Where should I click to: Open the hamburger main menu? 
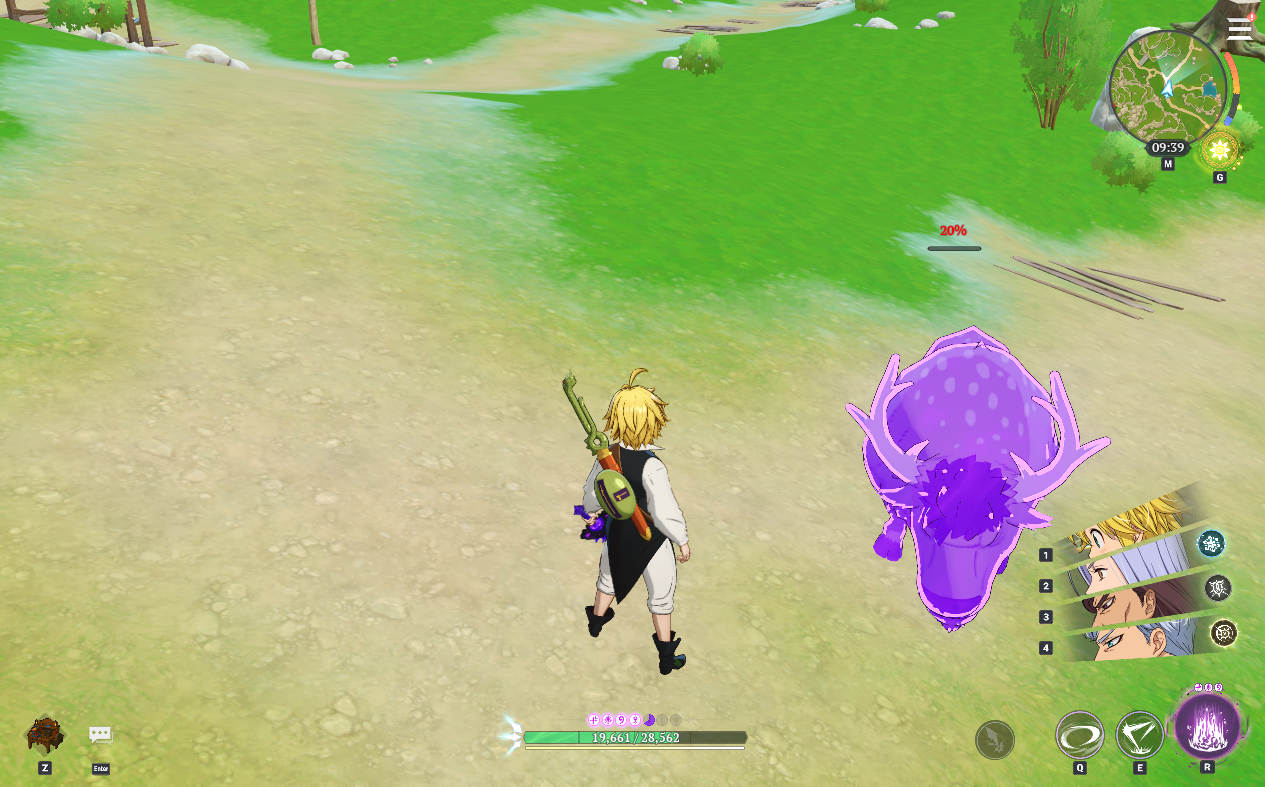coord(1239,28)
